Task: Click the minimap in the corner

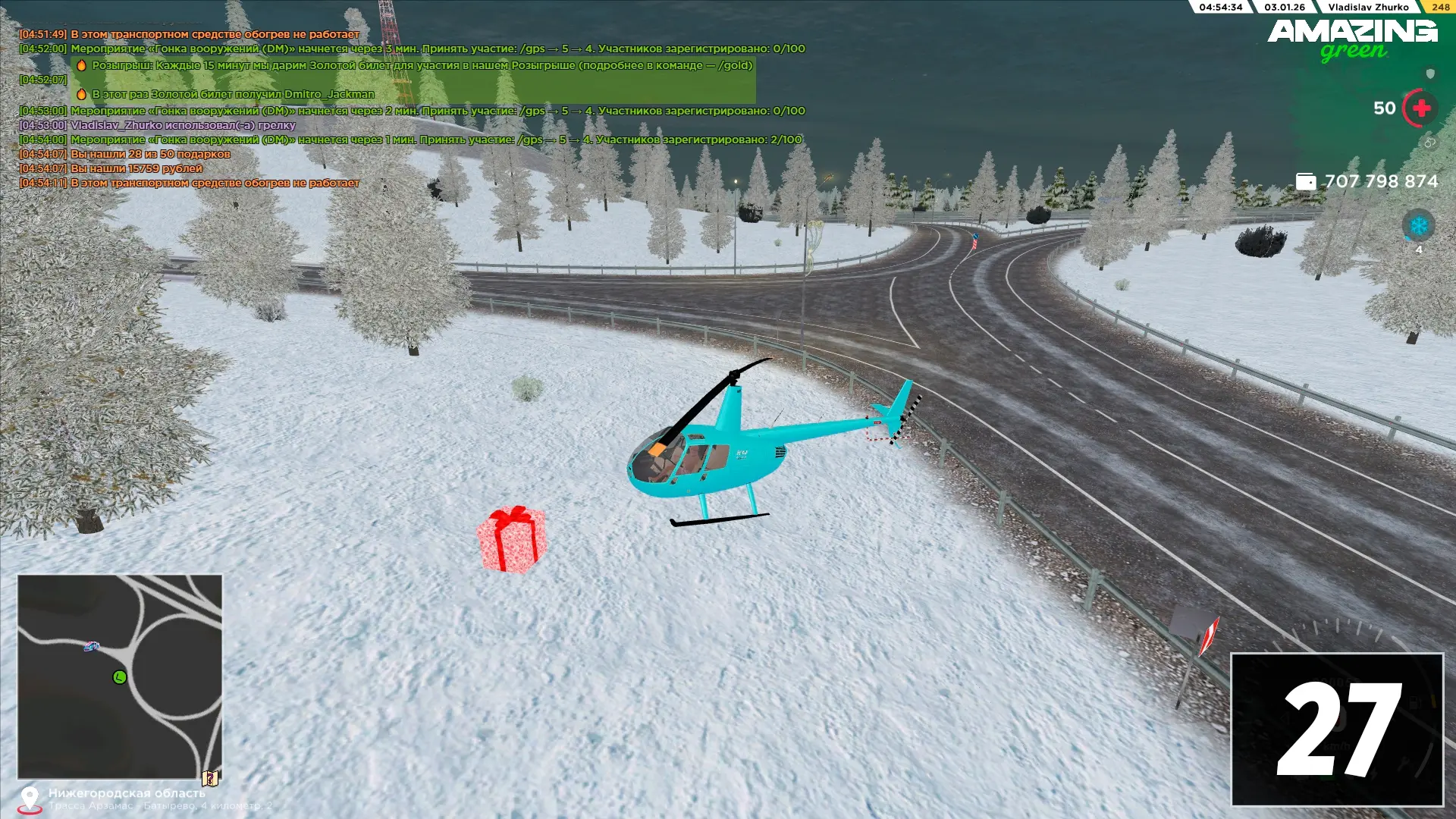Action: (x=120, y=676)
